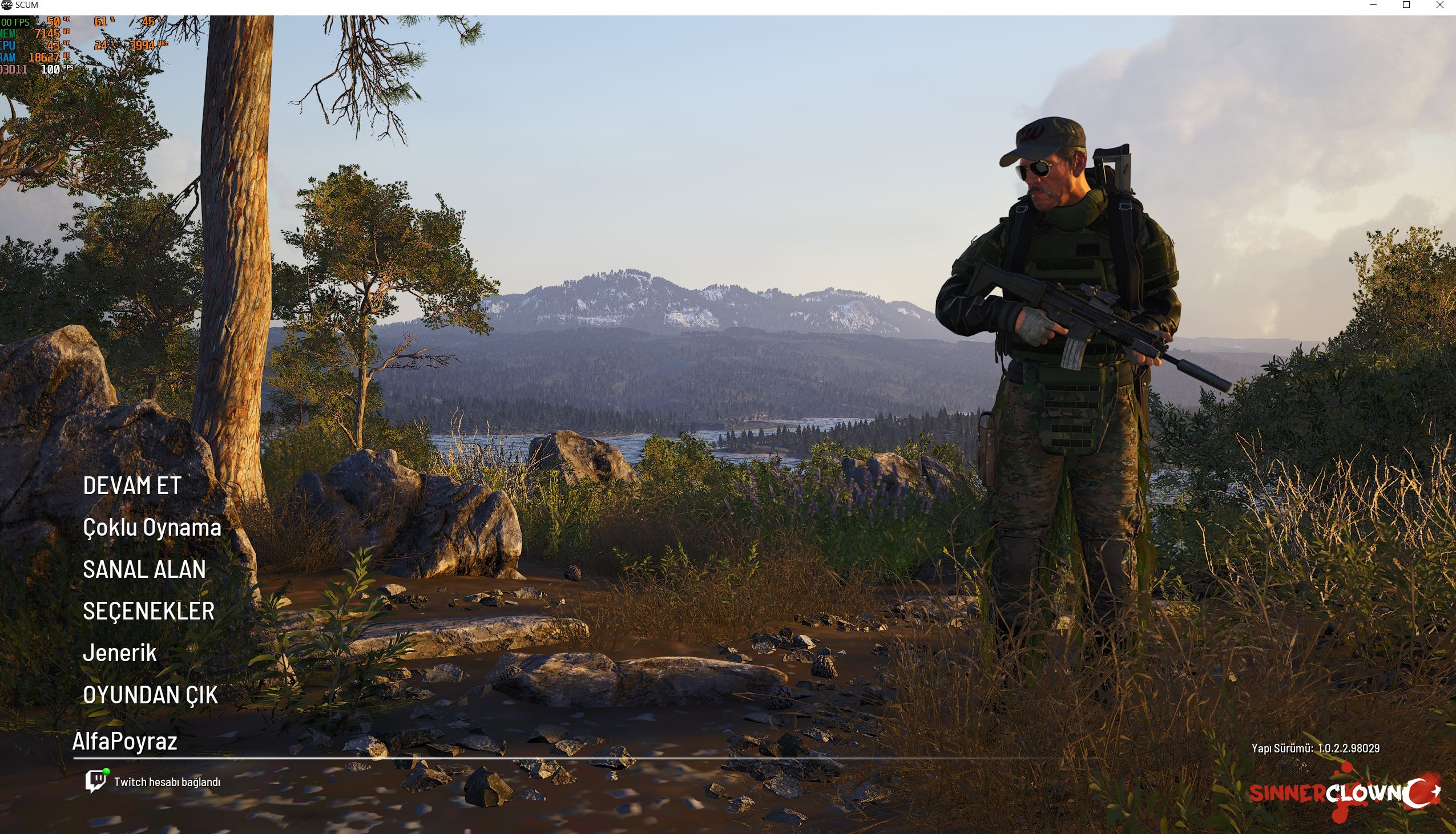Choose OYUNDAN ÇIK to quit the game

(150, 695)
